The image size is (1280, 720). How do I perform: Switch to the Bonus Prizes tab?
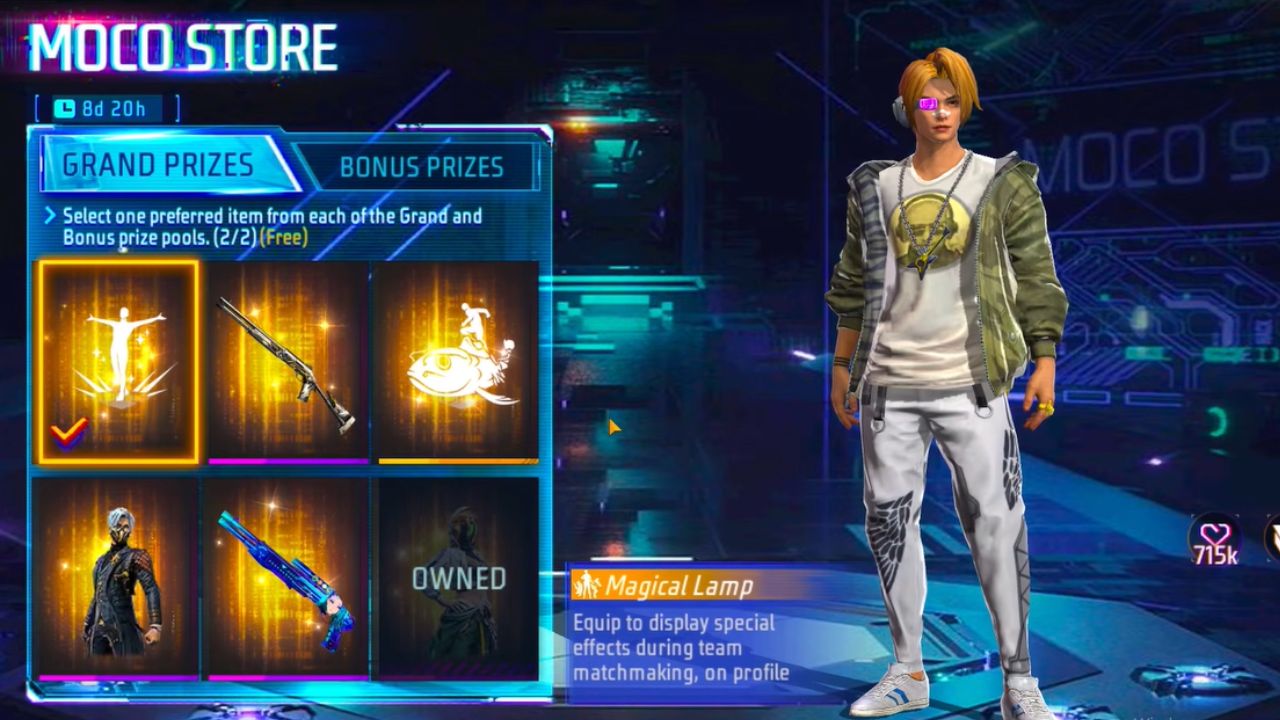coord(421,167)
